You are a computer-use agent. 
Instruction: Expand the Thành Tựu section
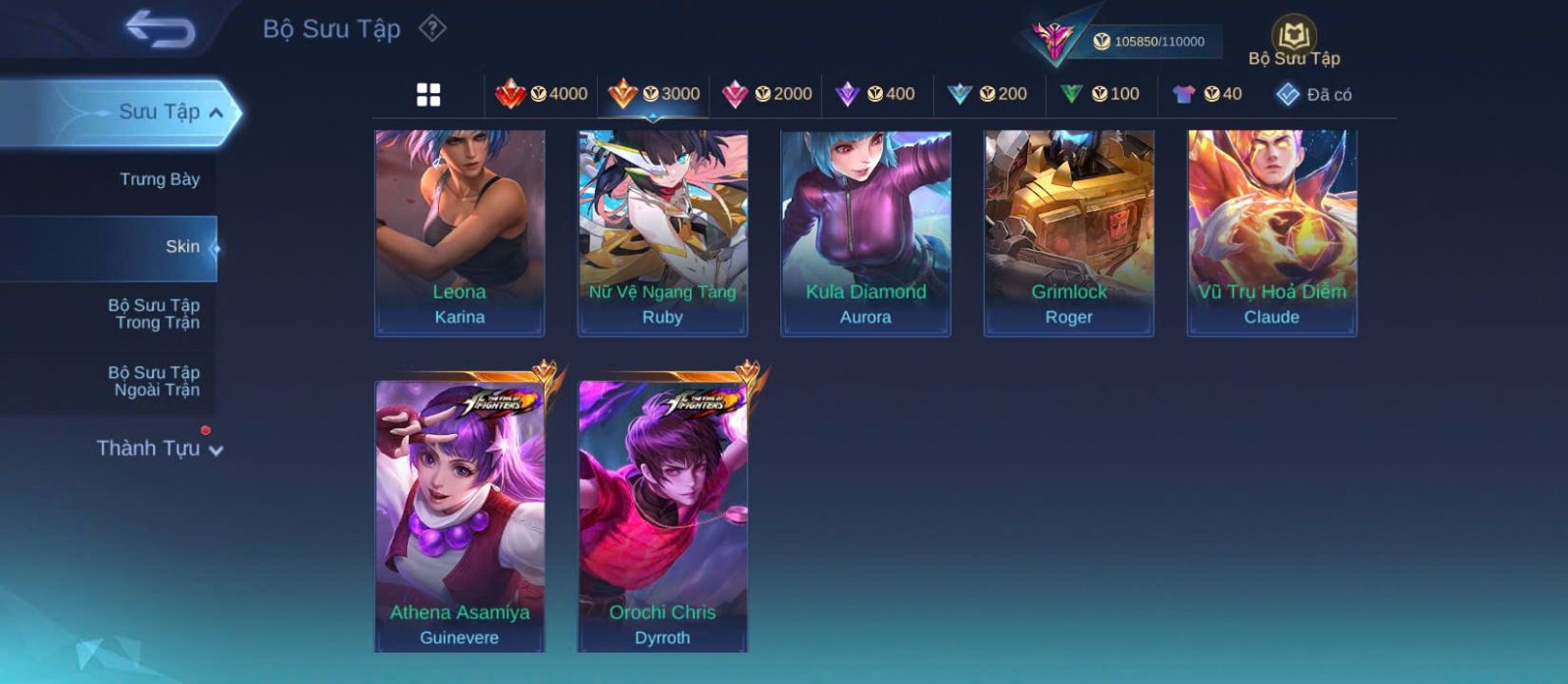(x=160, y=449)
